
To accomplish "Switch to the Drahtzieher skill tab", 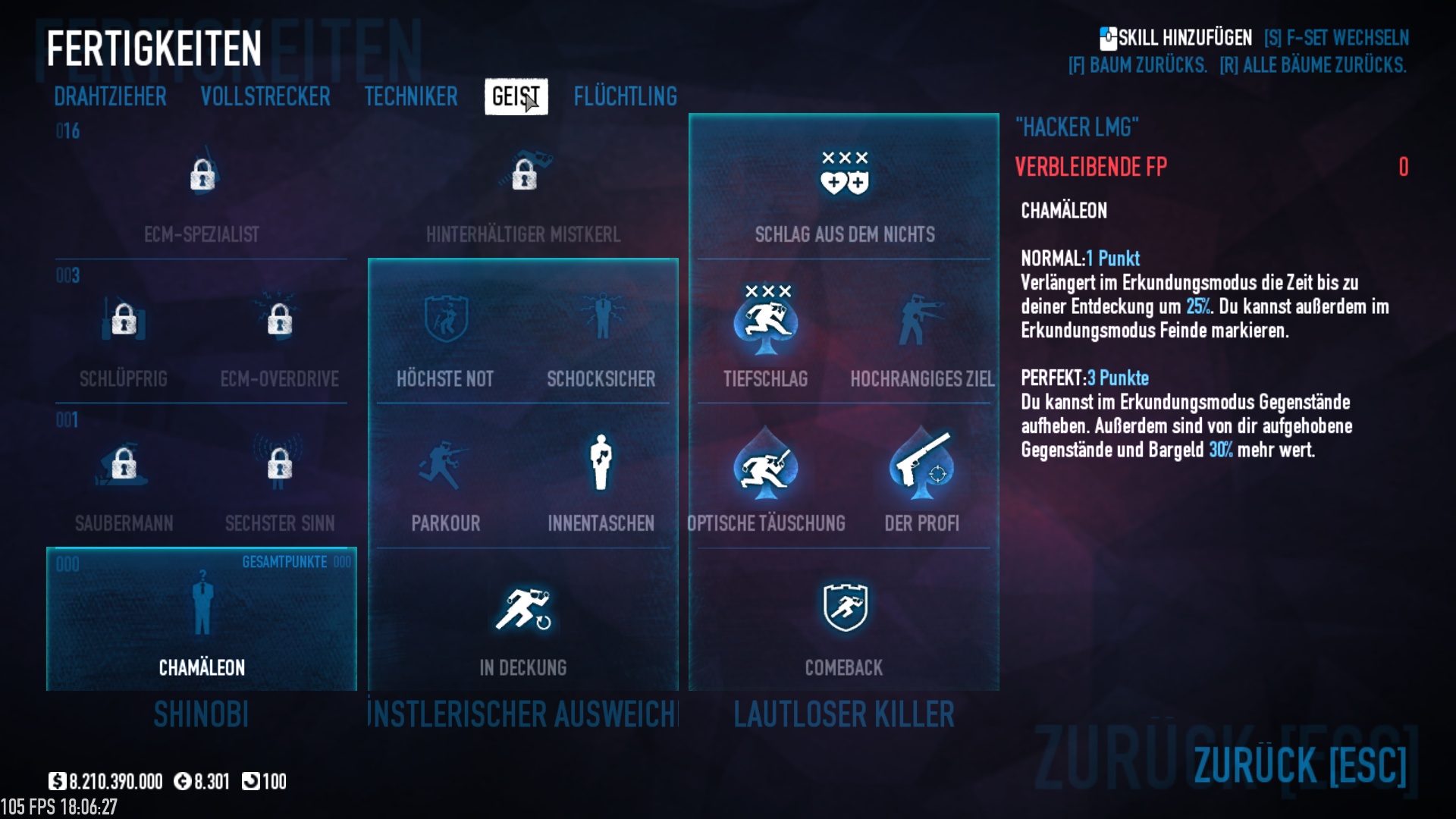I will (110, 97).
